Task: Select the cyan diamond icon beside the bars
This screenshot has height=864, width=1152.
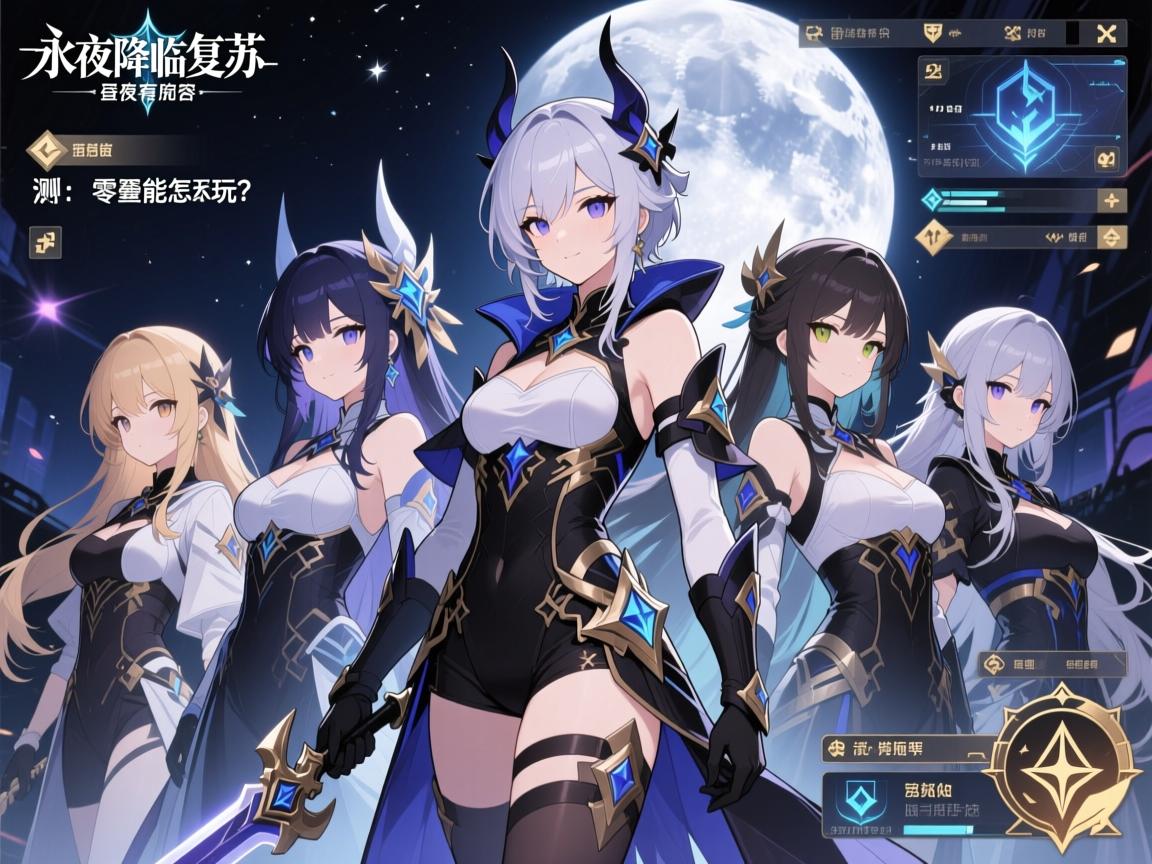Action: 932,199
